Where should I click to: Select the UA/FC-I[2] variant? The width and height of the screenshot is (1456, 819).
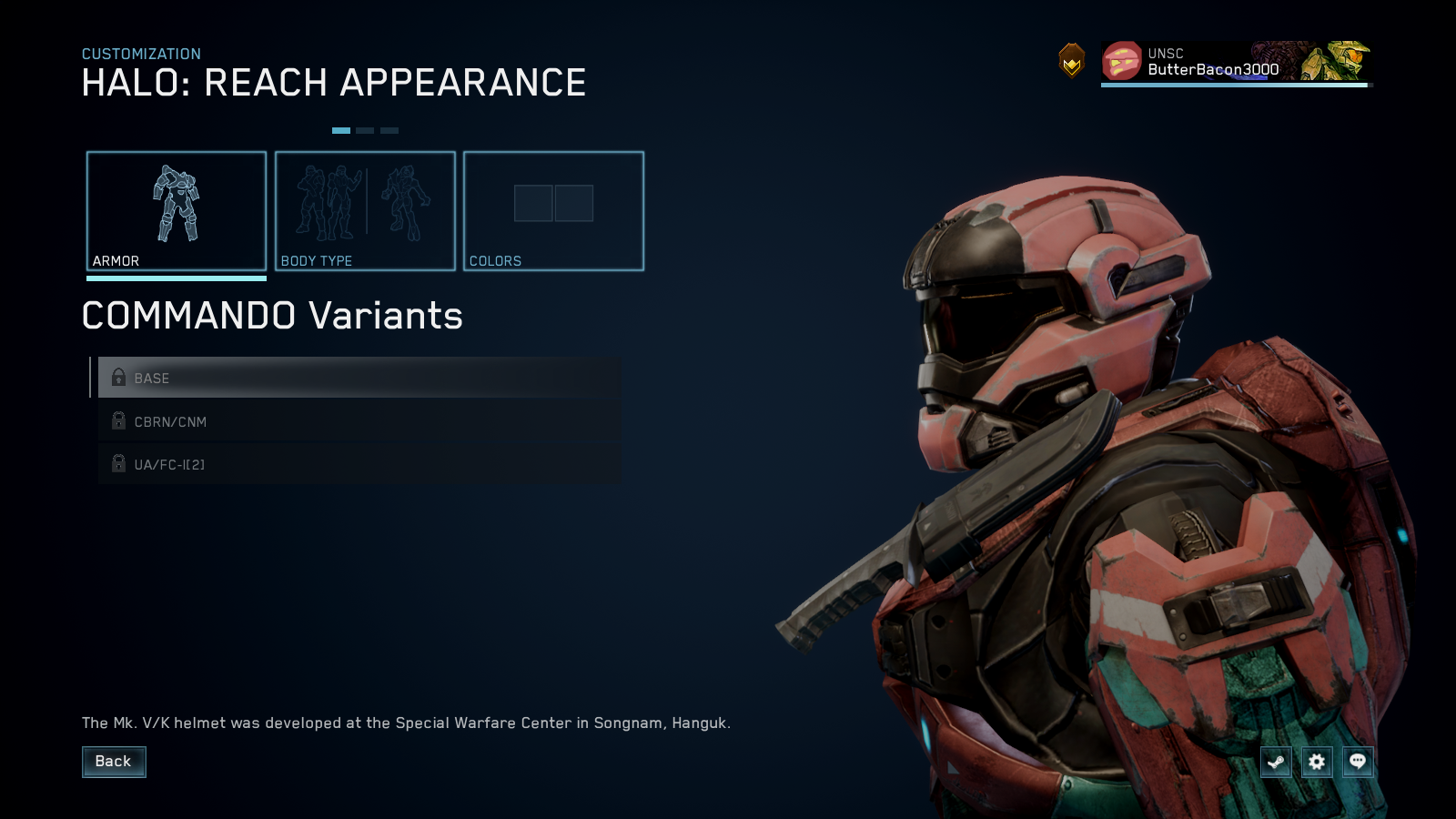(355, 464)
